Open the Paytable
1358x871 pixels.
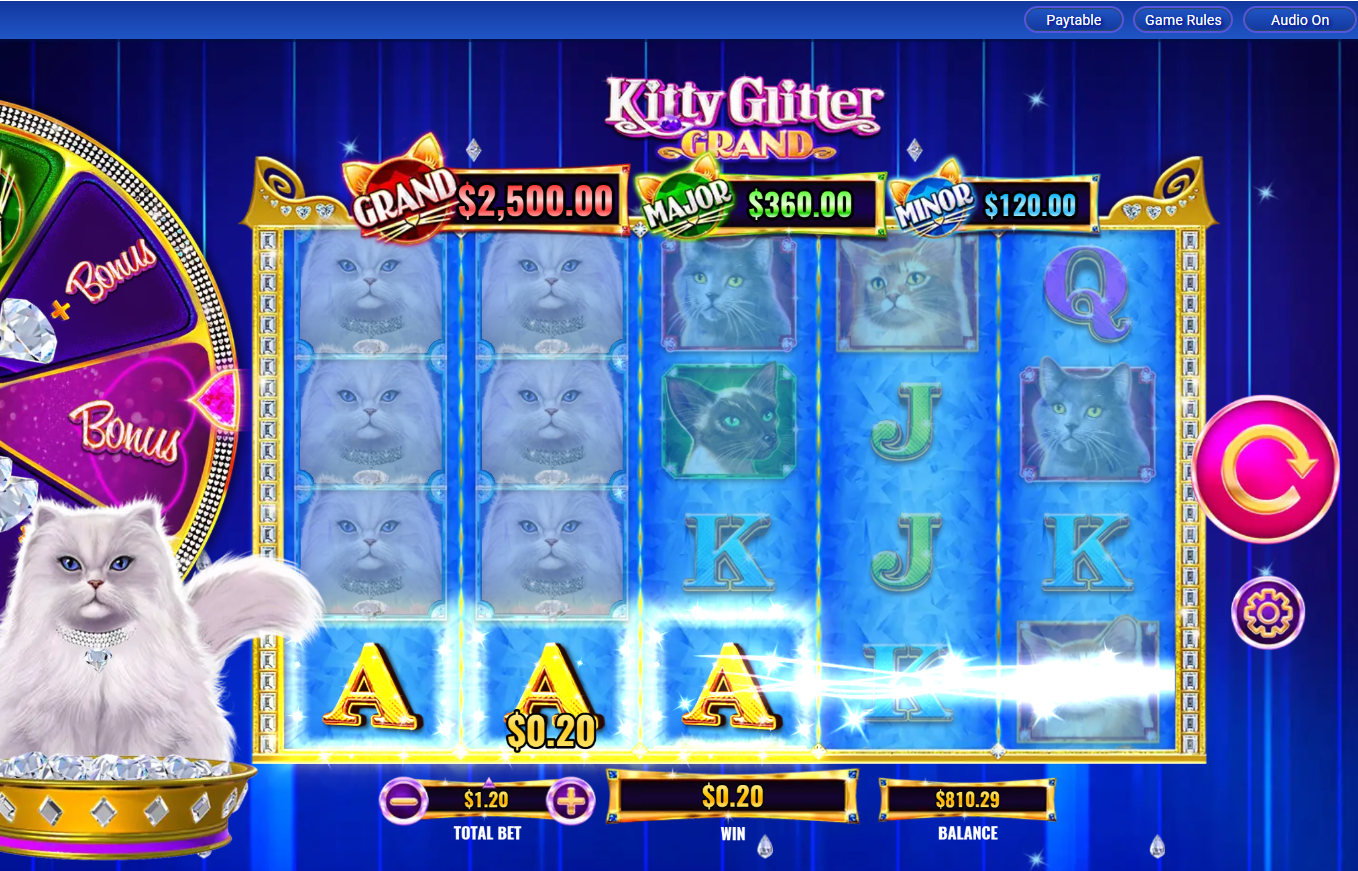[1073, 19]
